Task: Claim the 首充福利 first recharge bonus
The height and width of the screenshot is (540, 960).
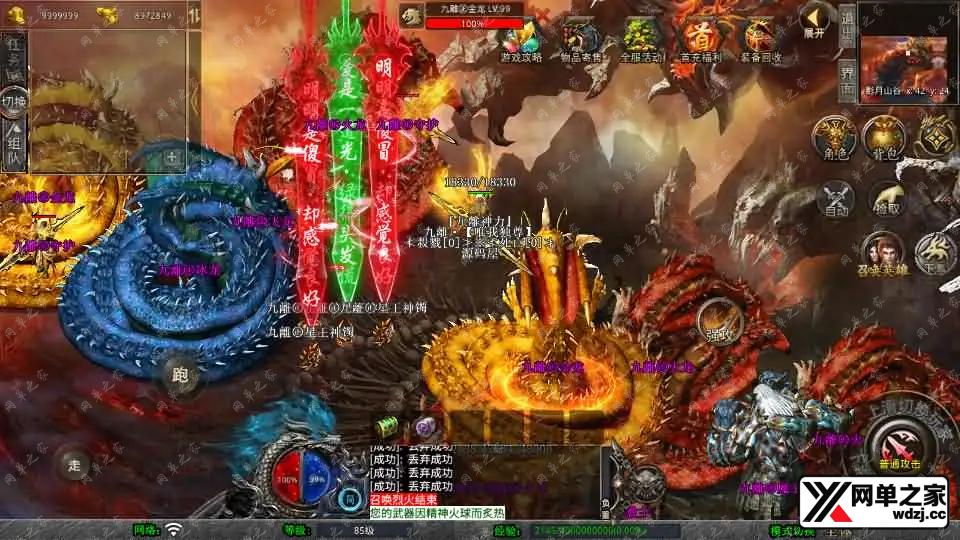Action: point(700,39)
